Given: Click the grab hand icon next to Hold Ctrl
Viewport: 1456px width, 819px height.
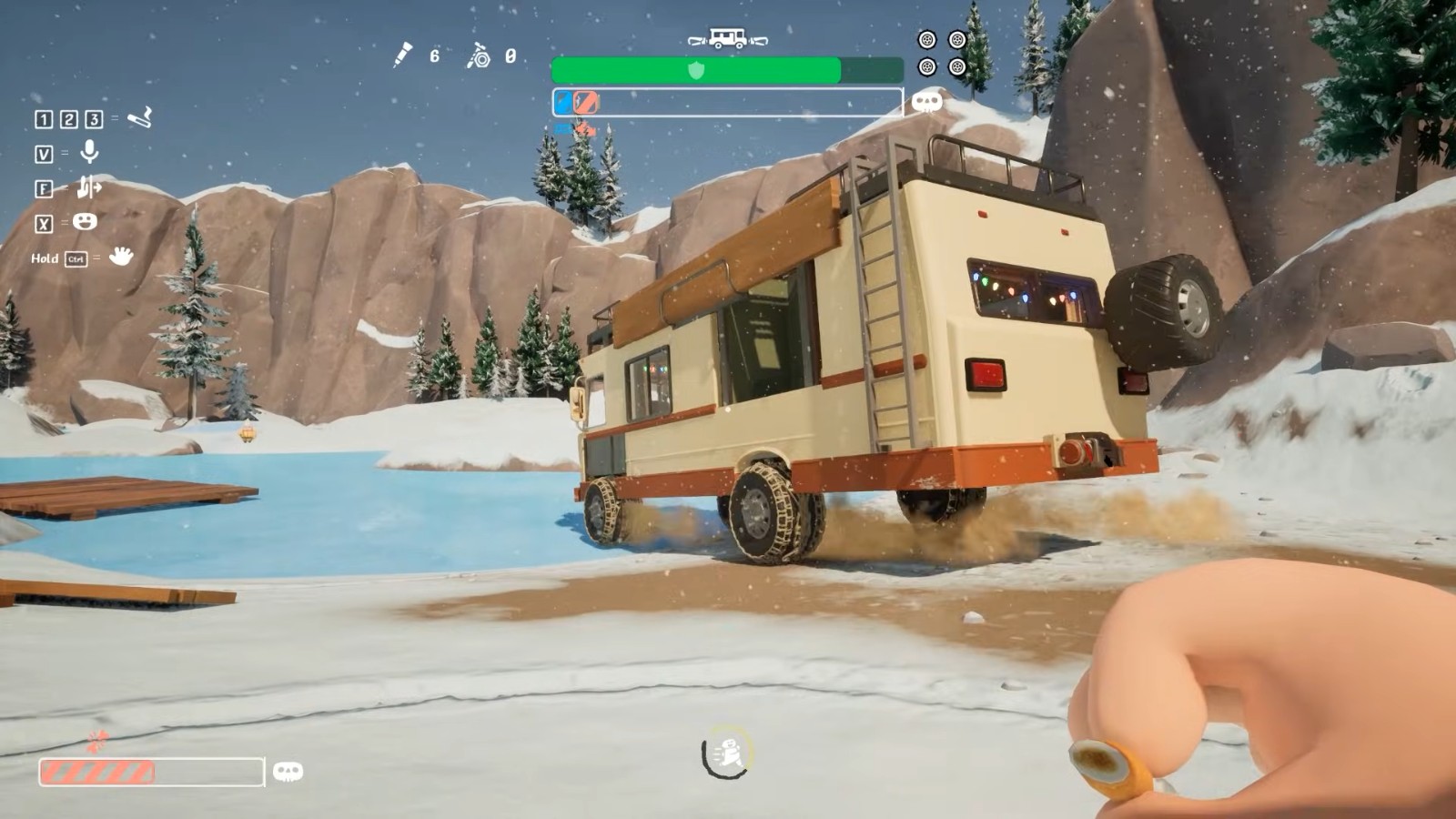Looking at the screenshot, I should 123,257.
